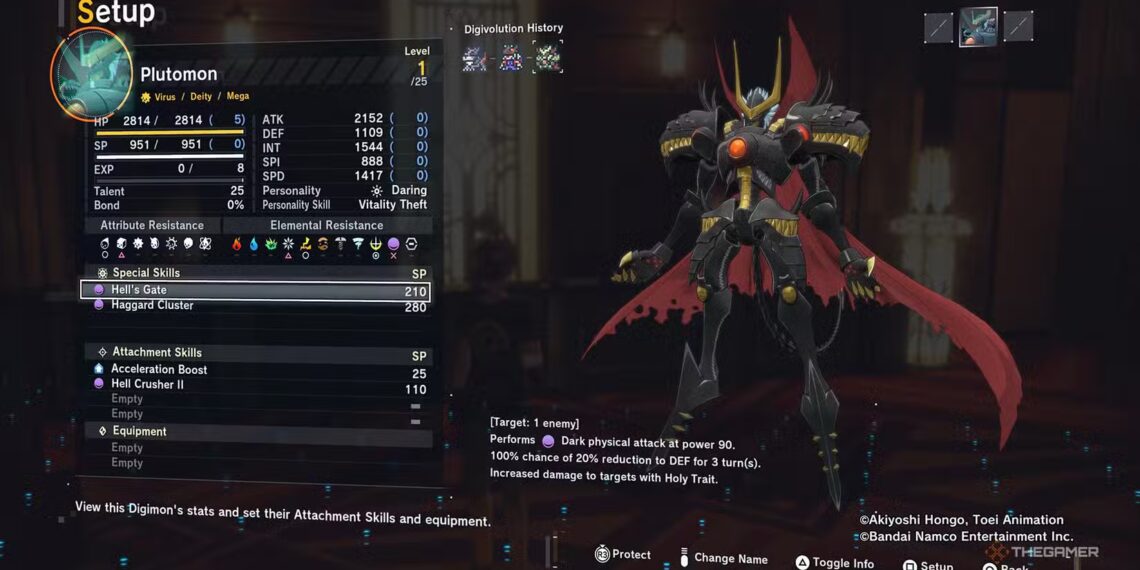
Task: Select the Haggard Cluster special skill
Action: point(255,306)
